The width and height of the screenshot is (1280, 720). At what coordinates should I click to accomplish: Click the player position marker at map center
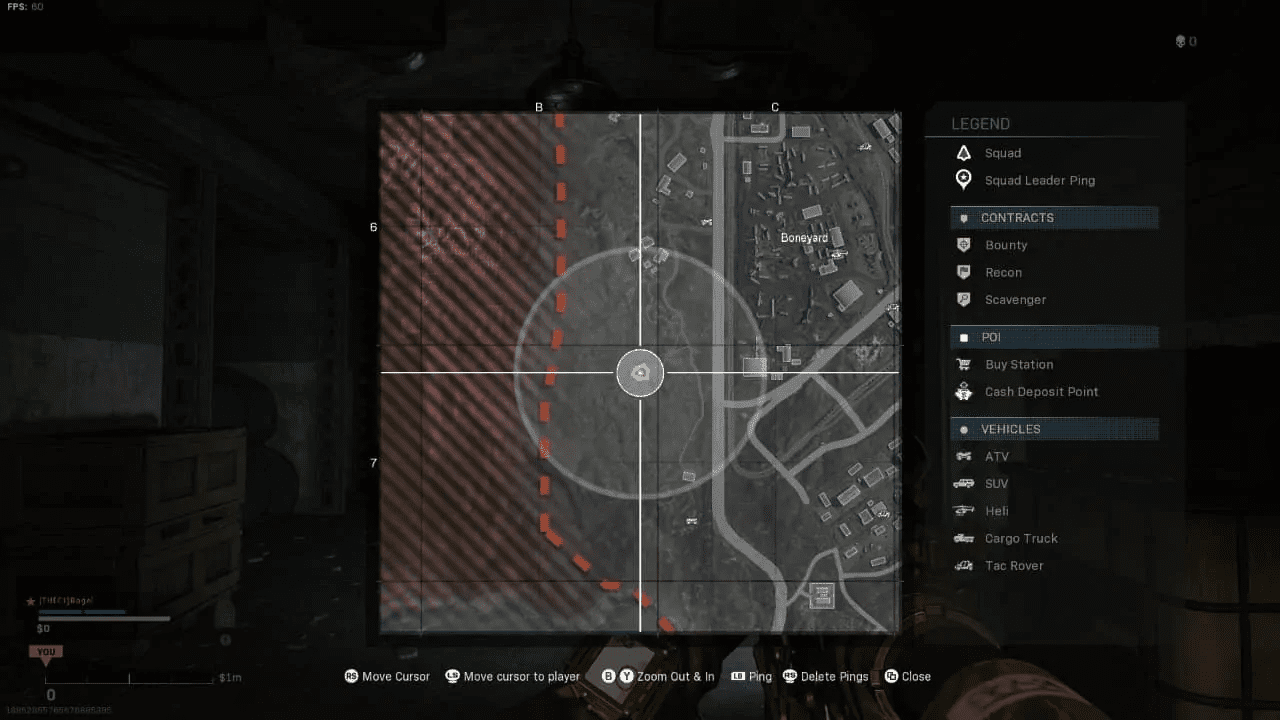(640, 372)
